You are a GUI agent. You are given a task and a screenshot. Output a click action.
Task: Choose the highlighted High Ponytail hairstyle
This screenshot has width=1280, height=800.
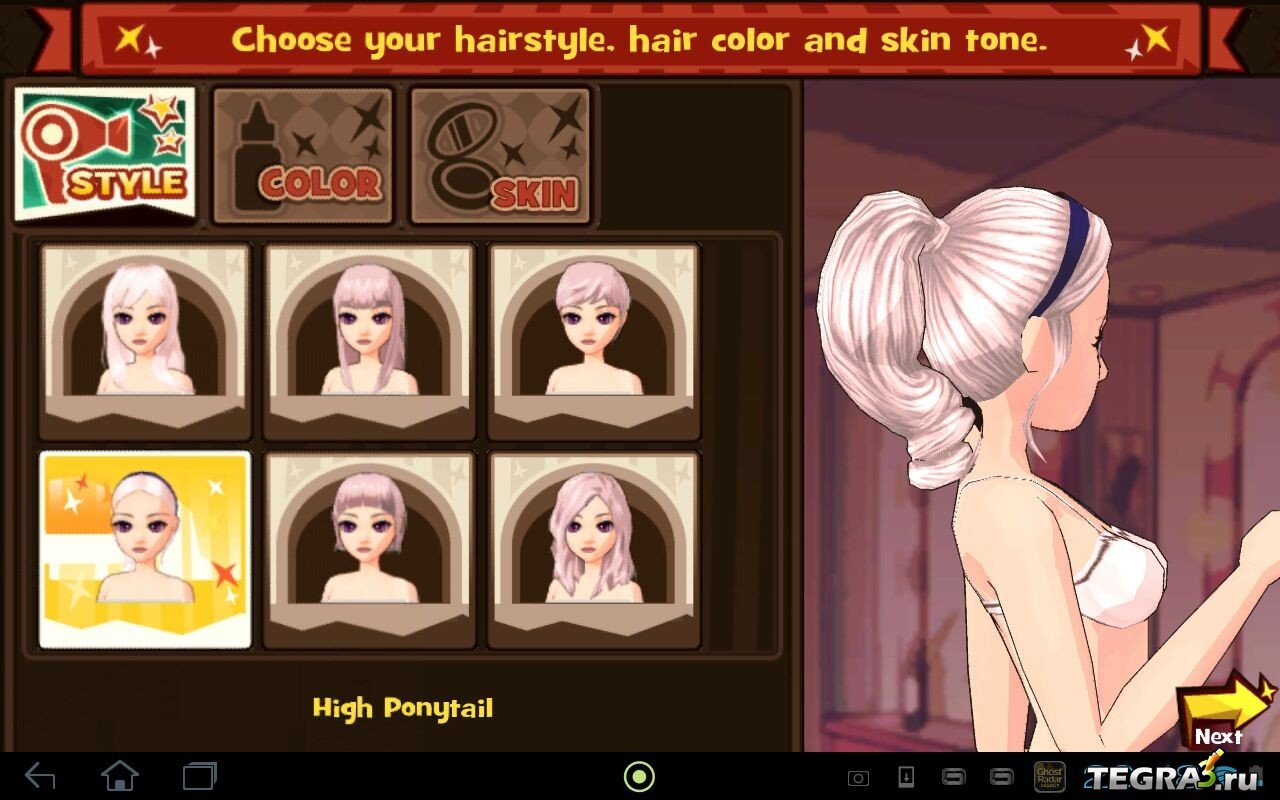click(x=145, y=548)
